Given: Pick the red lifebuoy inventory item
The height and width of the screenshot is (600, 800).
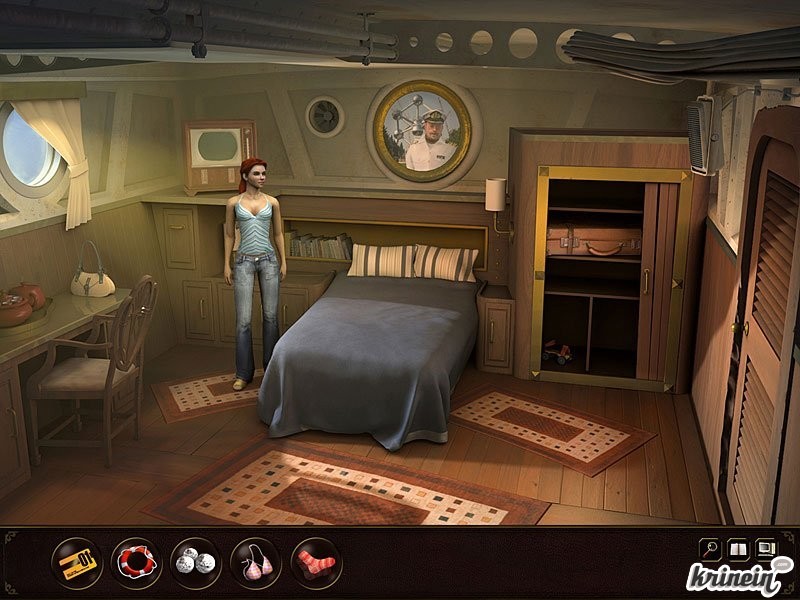Looking at the screenshot, I should (136, 563).
